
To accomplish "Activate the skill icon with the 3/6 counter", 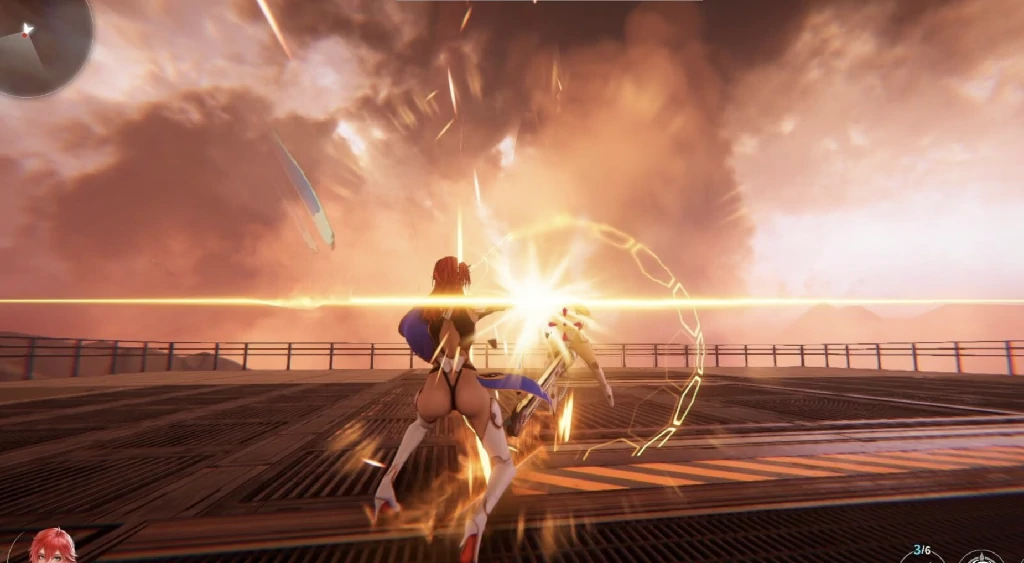I will 920,554.
